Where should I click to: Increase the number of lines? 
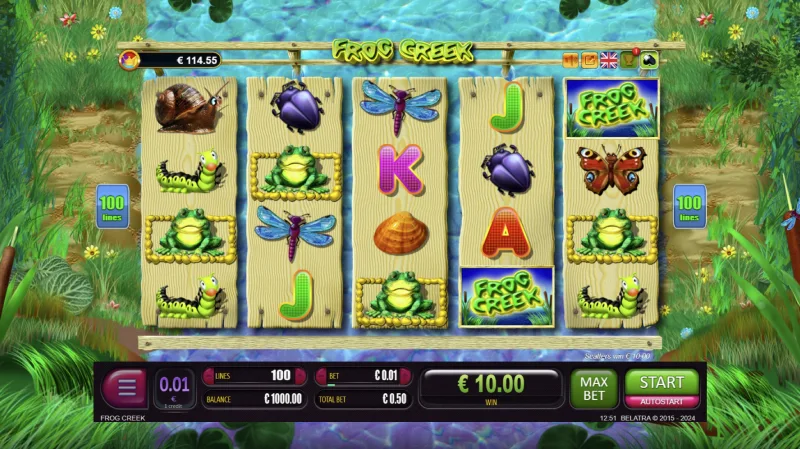[x=299, y=376]
